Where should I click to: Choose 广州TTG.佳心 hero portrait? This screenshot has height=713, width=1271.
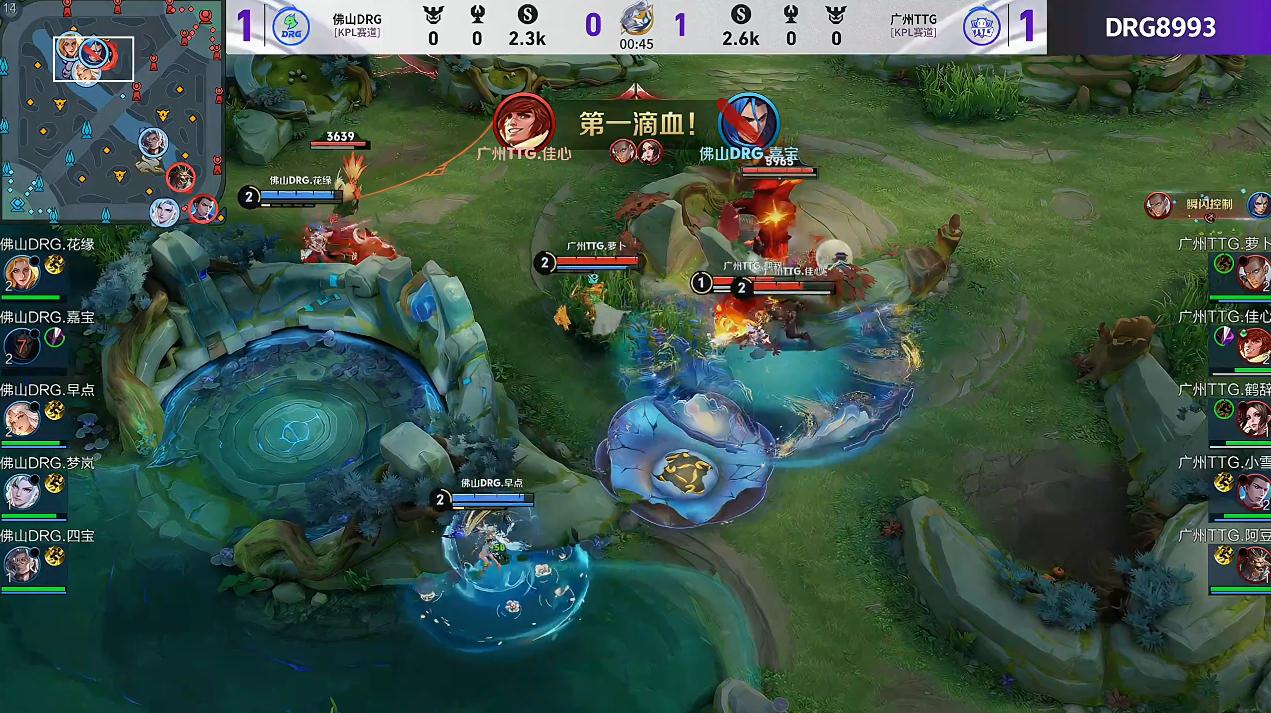[1253, 345]
